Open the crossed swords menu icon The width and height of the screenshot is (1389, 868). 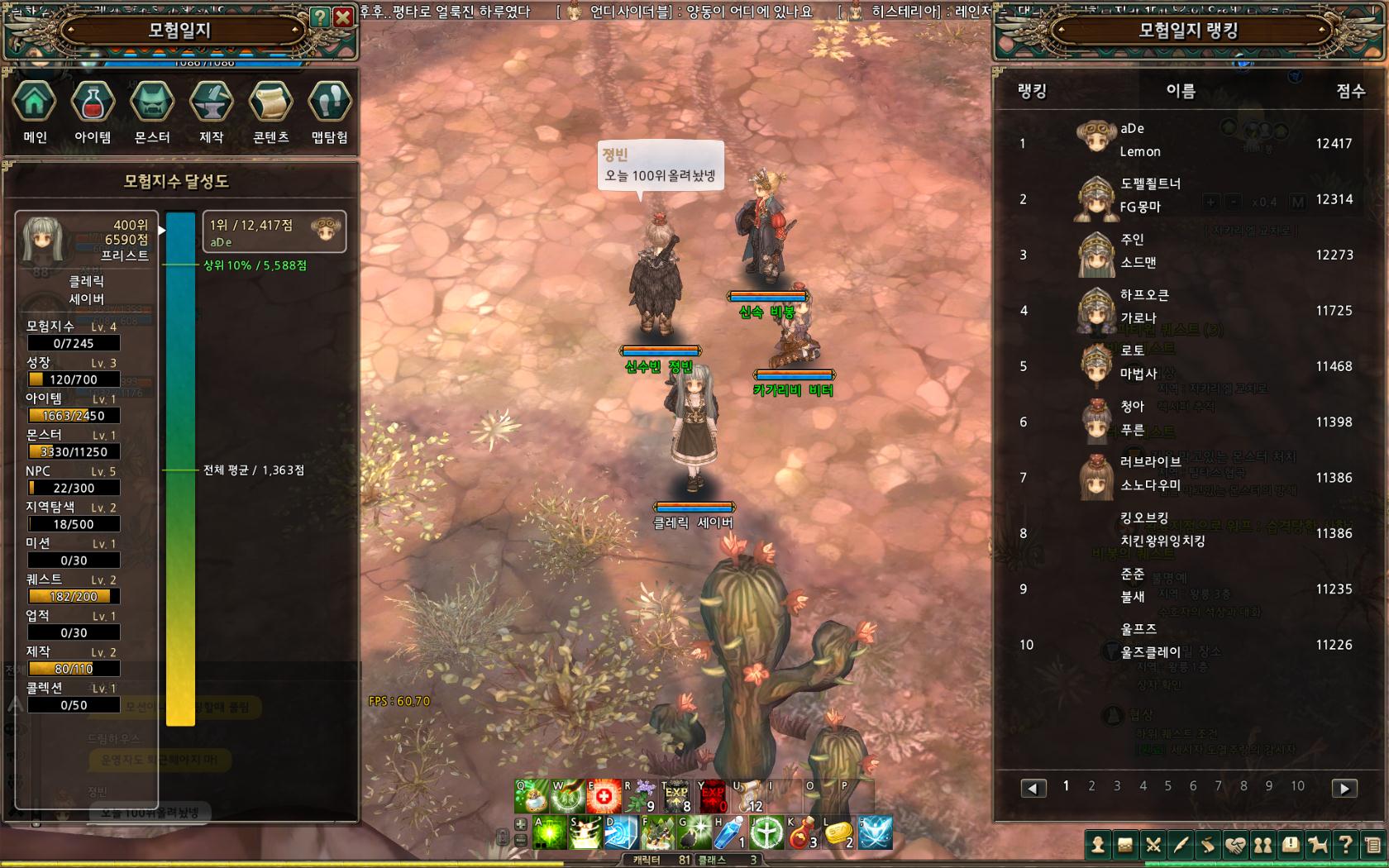click(x=1153, y=845)
